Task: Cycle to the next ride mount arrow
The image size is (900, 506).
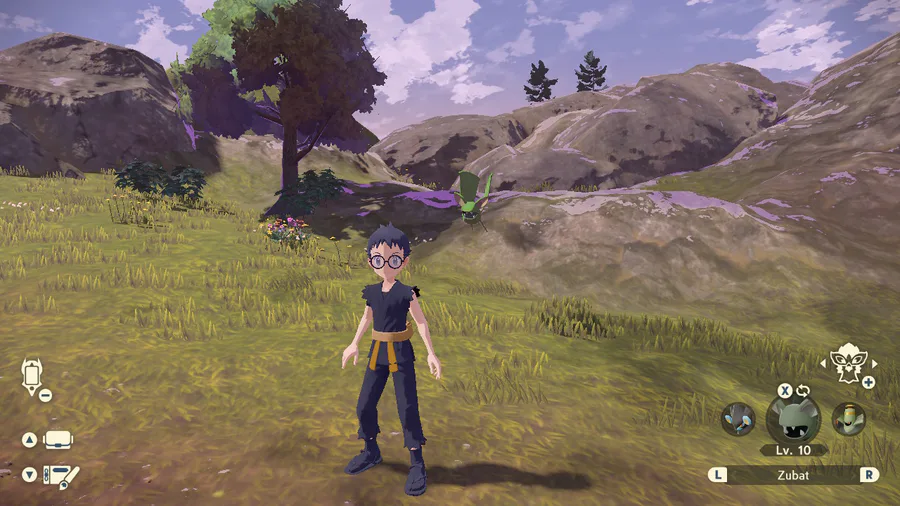Action: 874,364
